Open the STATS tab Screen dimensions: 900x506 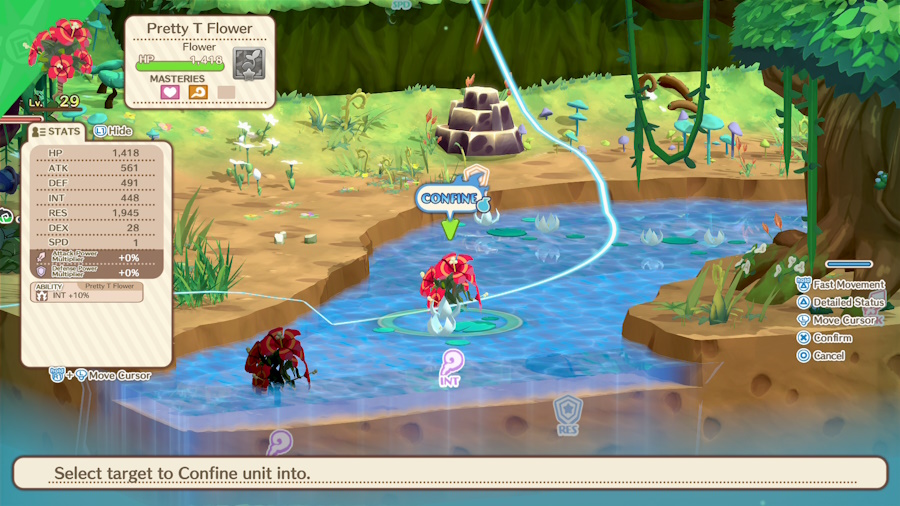[57, 131]
